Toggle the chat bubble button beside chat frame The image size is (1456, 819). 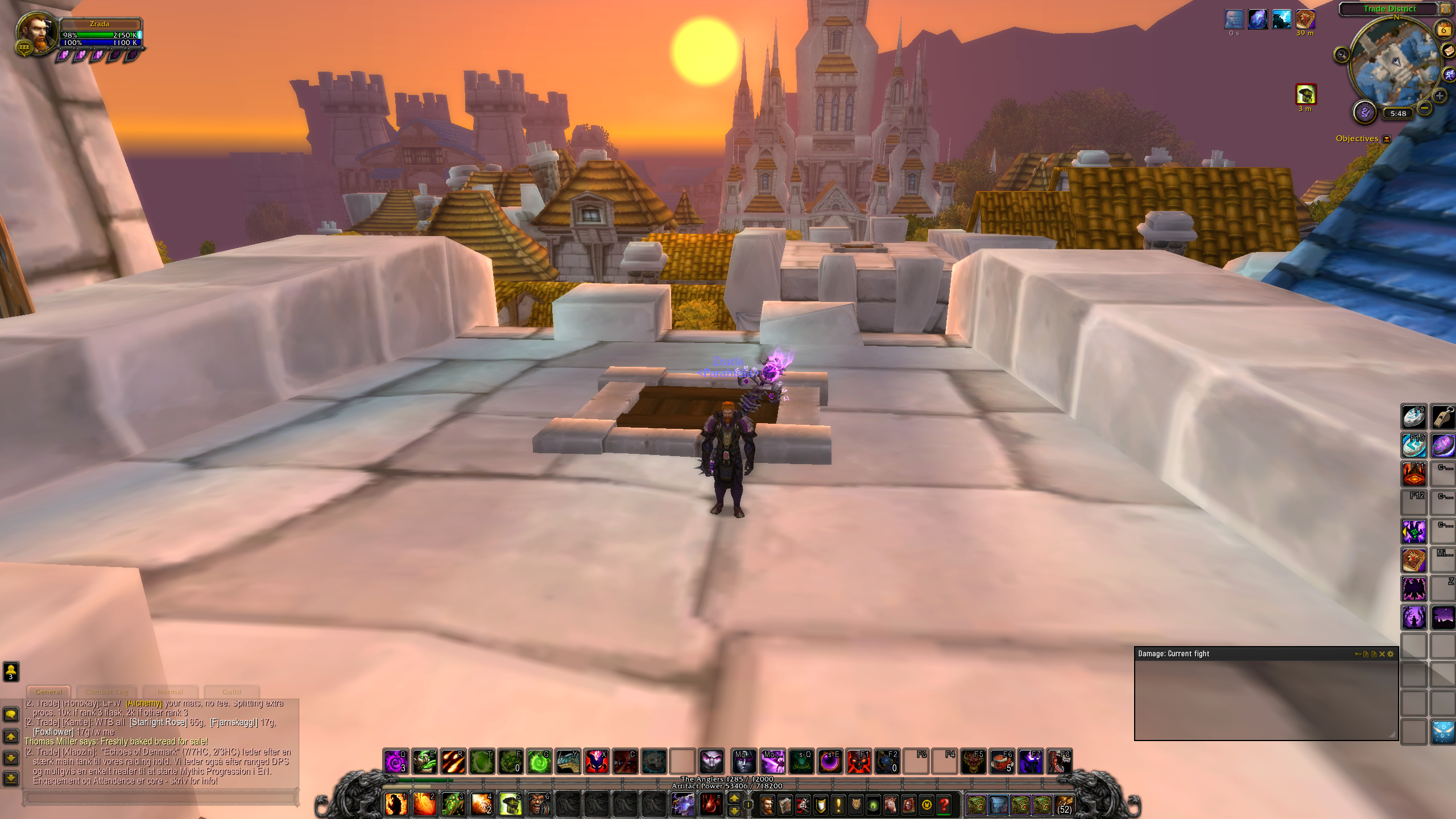tap(11, 715)
